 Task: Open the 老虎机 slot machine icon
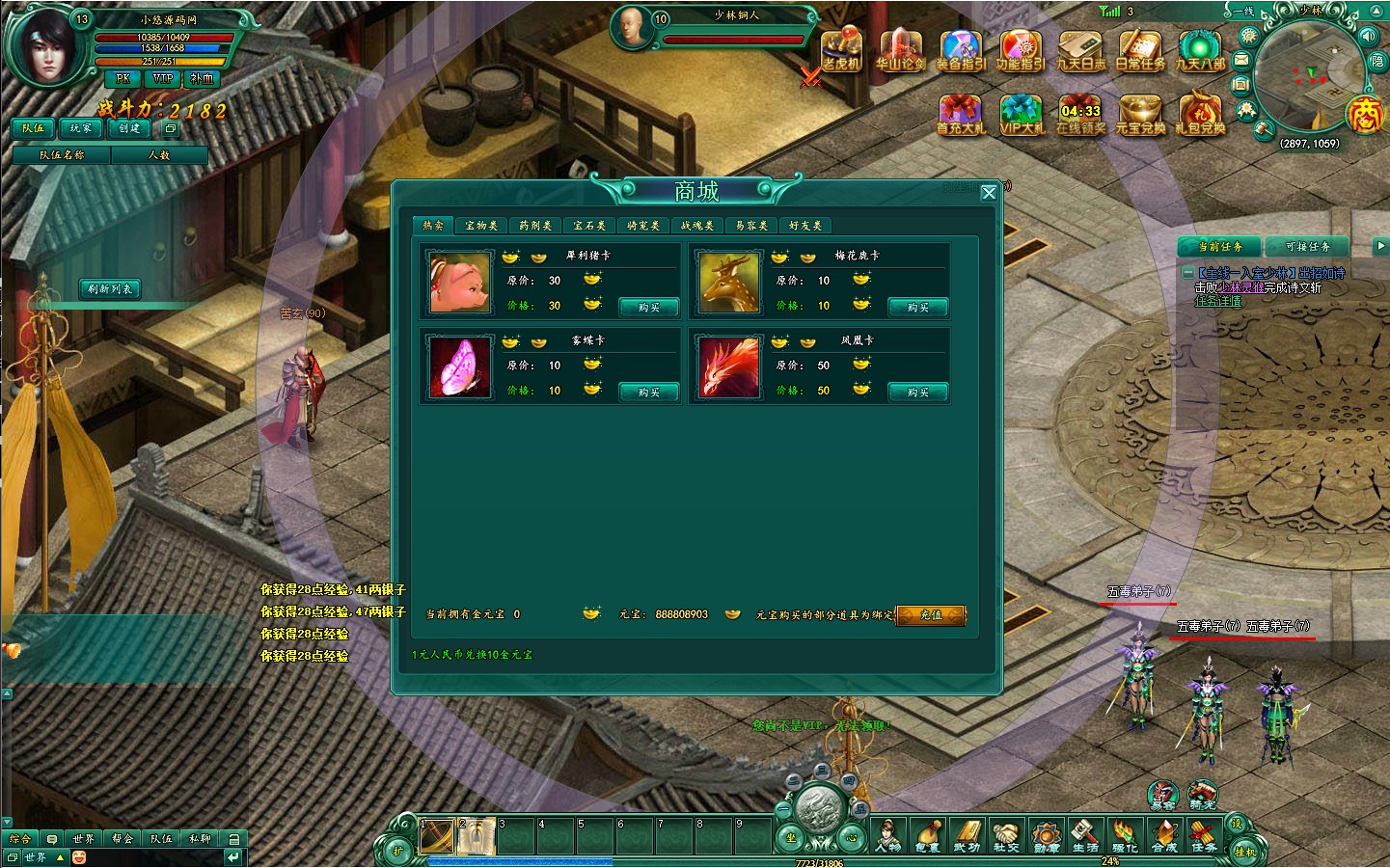point(841,50)
